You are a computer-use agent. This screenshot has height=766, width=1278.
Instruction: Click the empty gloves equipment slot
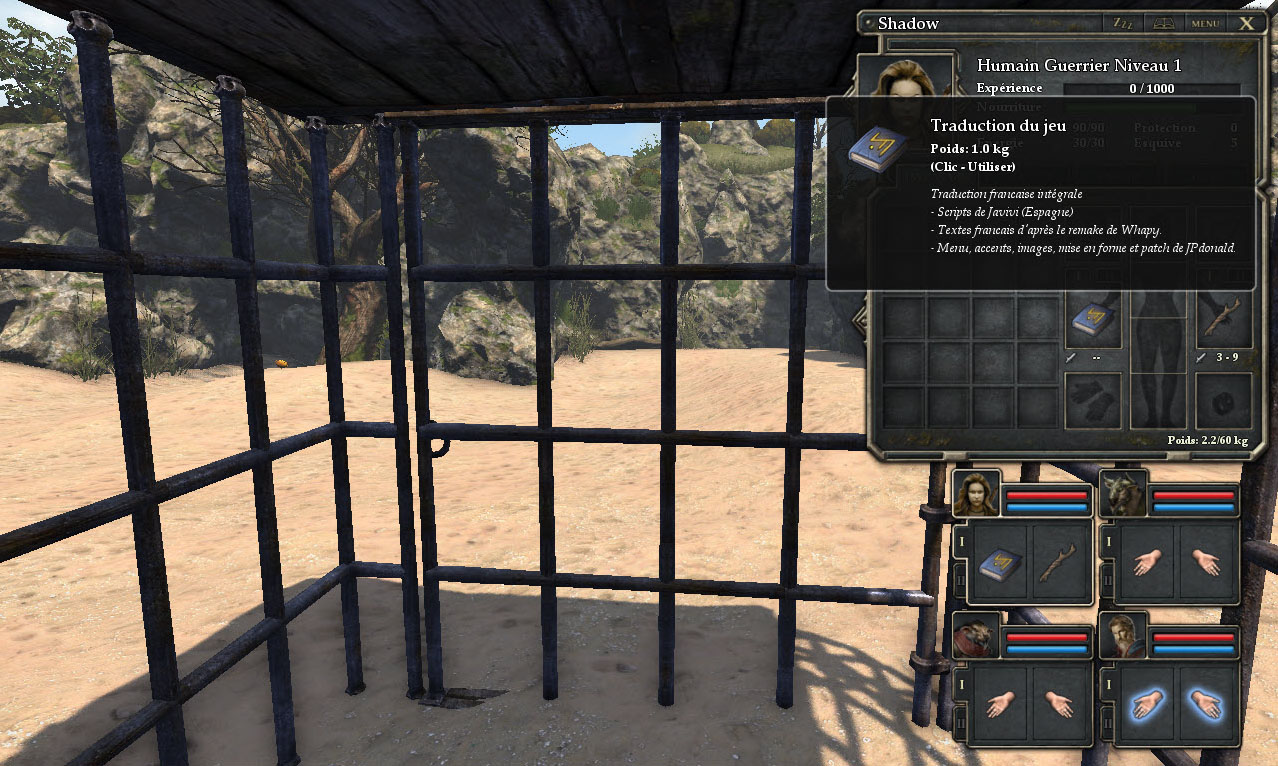tap(1092, 400)
